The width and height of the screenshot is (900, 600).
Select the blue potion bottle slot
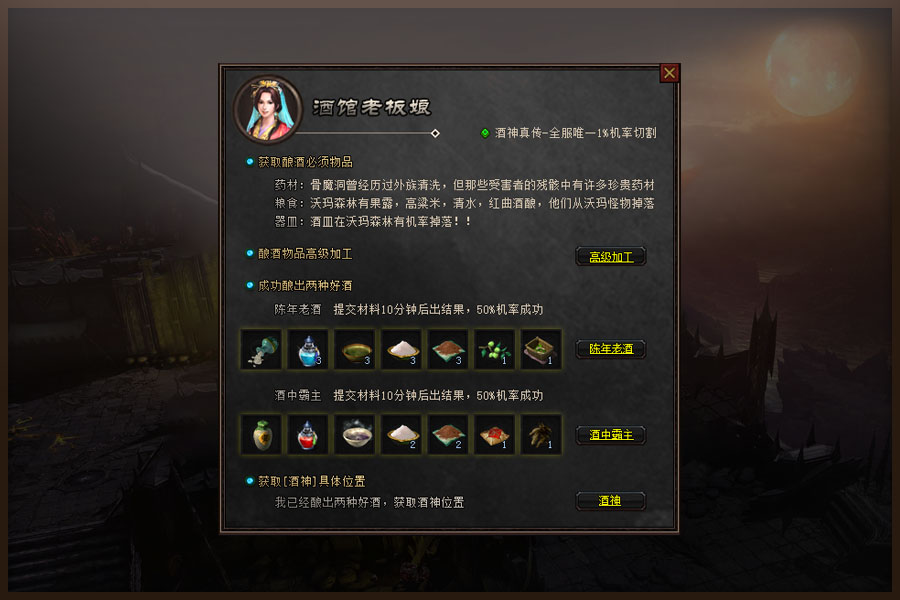[308, 349]
